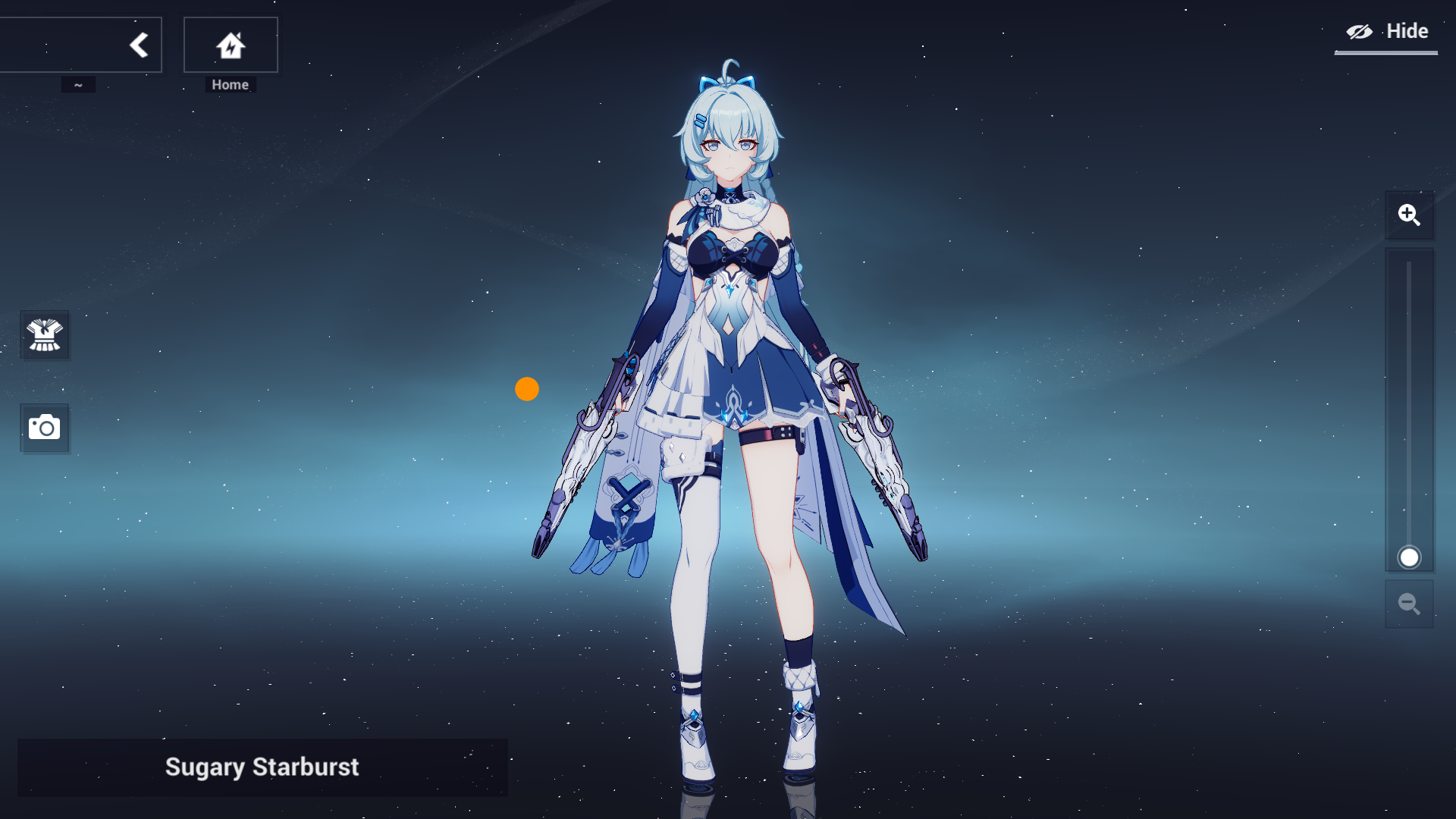Go back with the chevron arrow icon
The height and width of the screenshot is (819, 1456).
pyautogui.click(x=140, y=44)
